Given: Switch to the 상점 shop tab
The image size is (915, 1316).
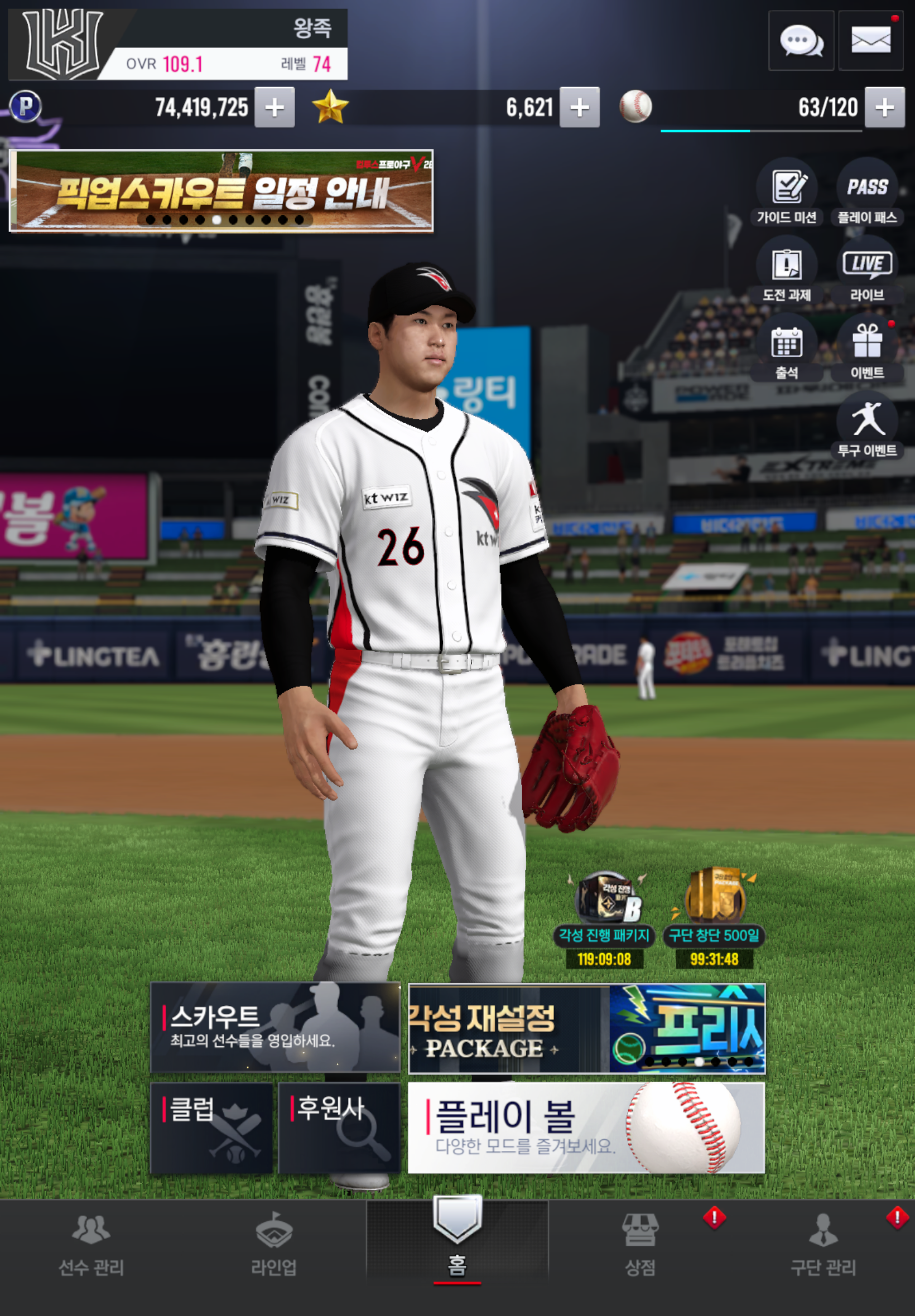Looking at the screenshot, I should coord(640,1245).
